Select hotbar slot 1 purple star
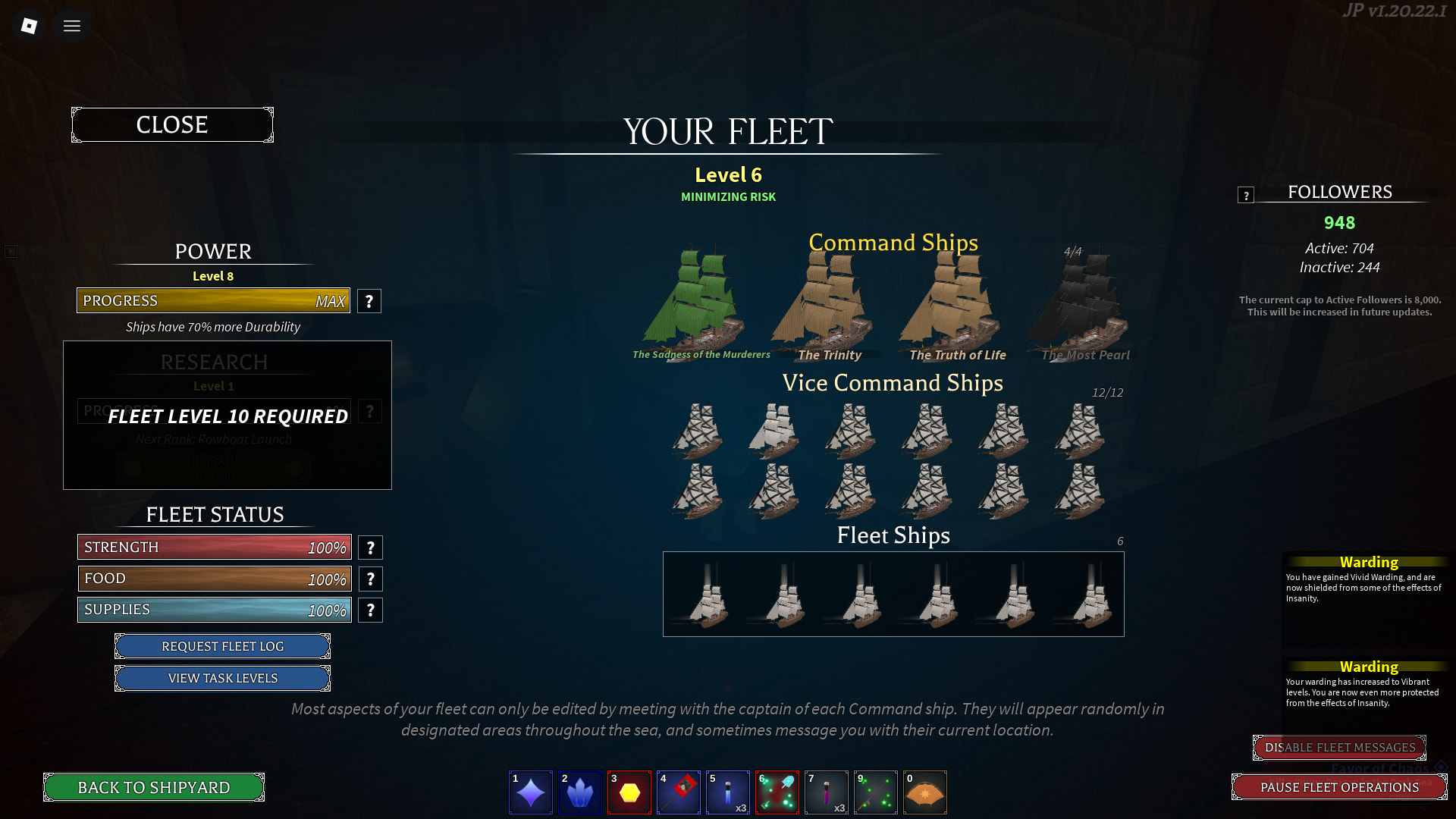Image resolution: width=1456 pixels, height=819 pixels. coord(531,792)
